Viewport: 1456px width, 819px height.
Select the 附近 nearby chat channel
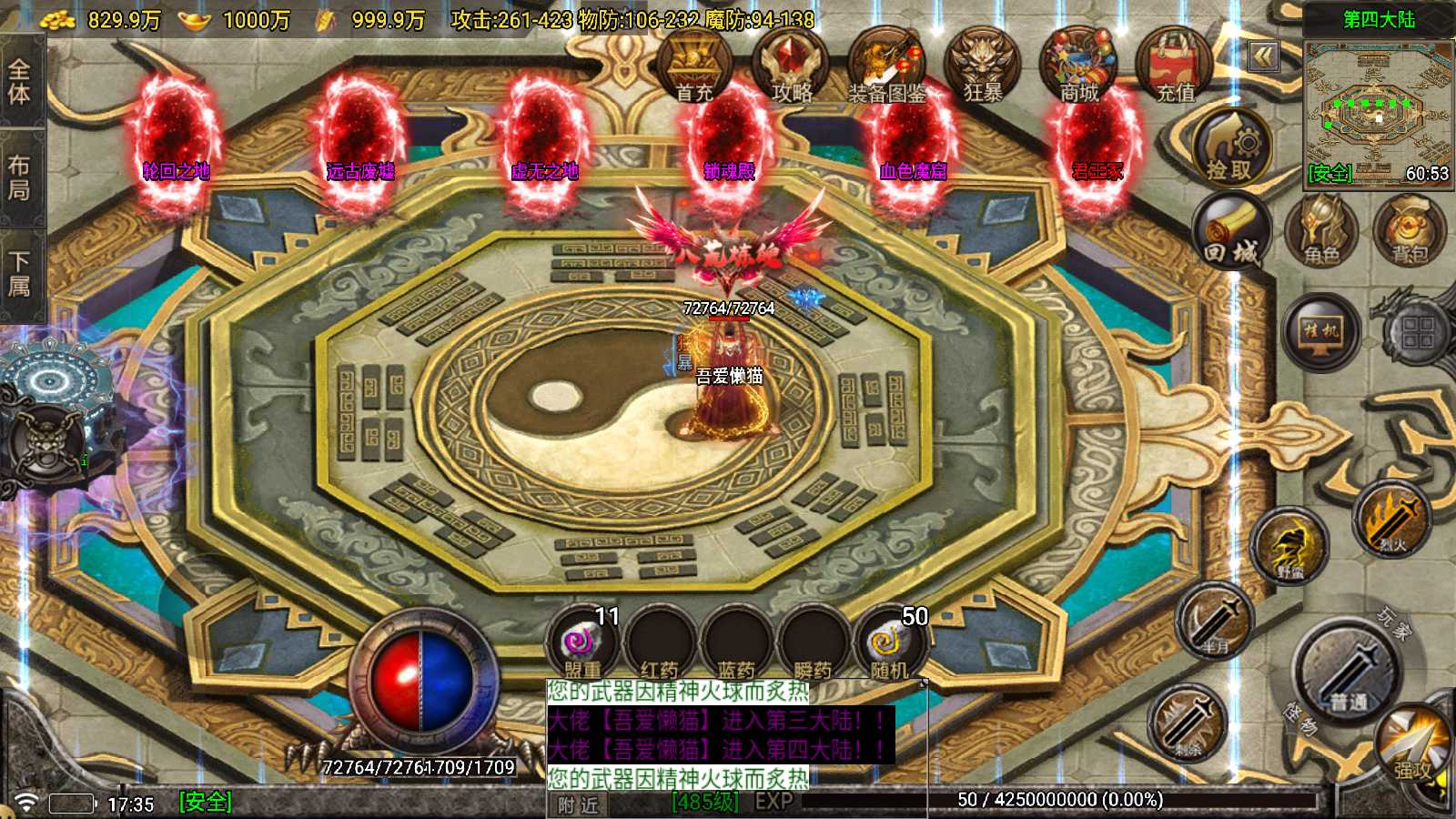coord(579,805)
